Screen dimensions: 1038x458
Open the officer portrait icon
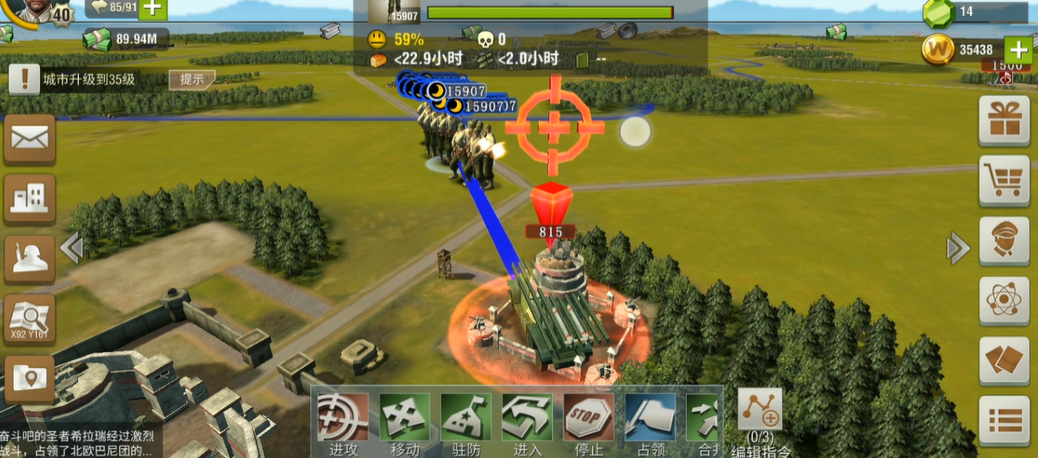coord(1003,241)
